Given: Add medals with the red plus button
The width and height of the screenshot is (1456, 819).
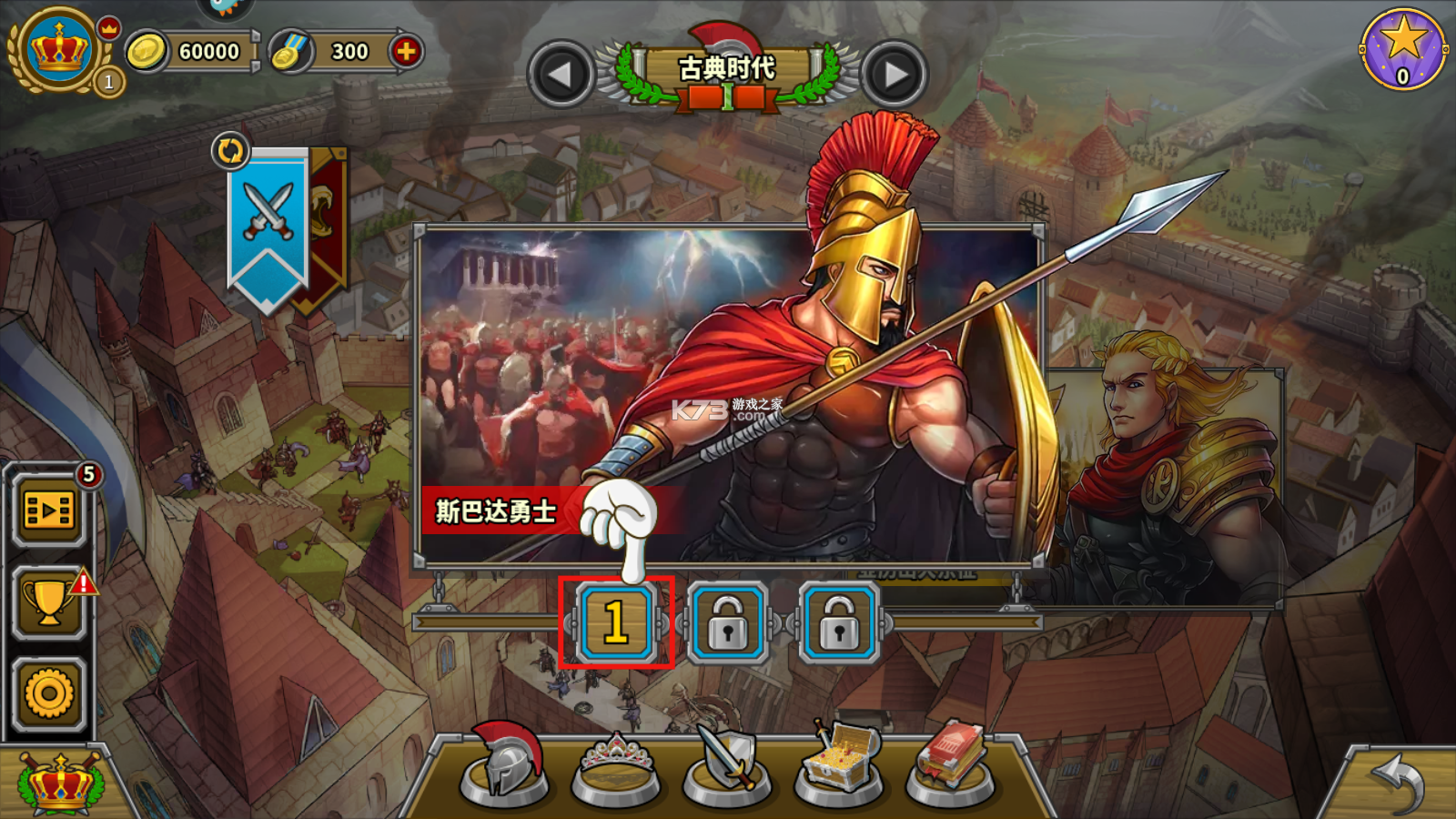Looking at the screenshot, I should tap(407, 52).
